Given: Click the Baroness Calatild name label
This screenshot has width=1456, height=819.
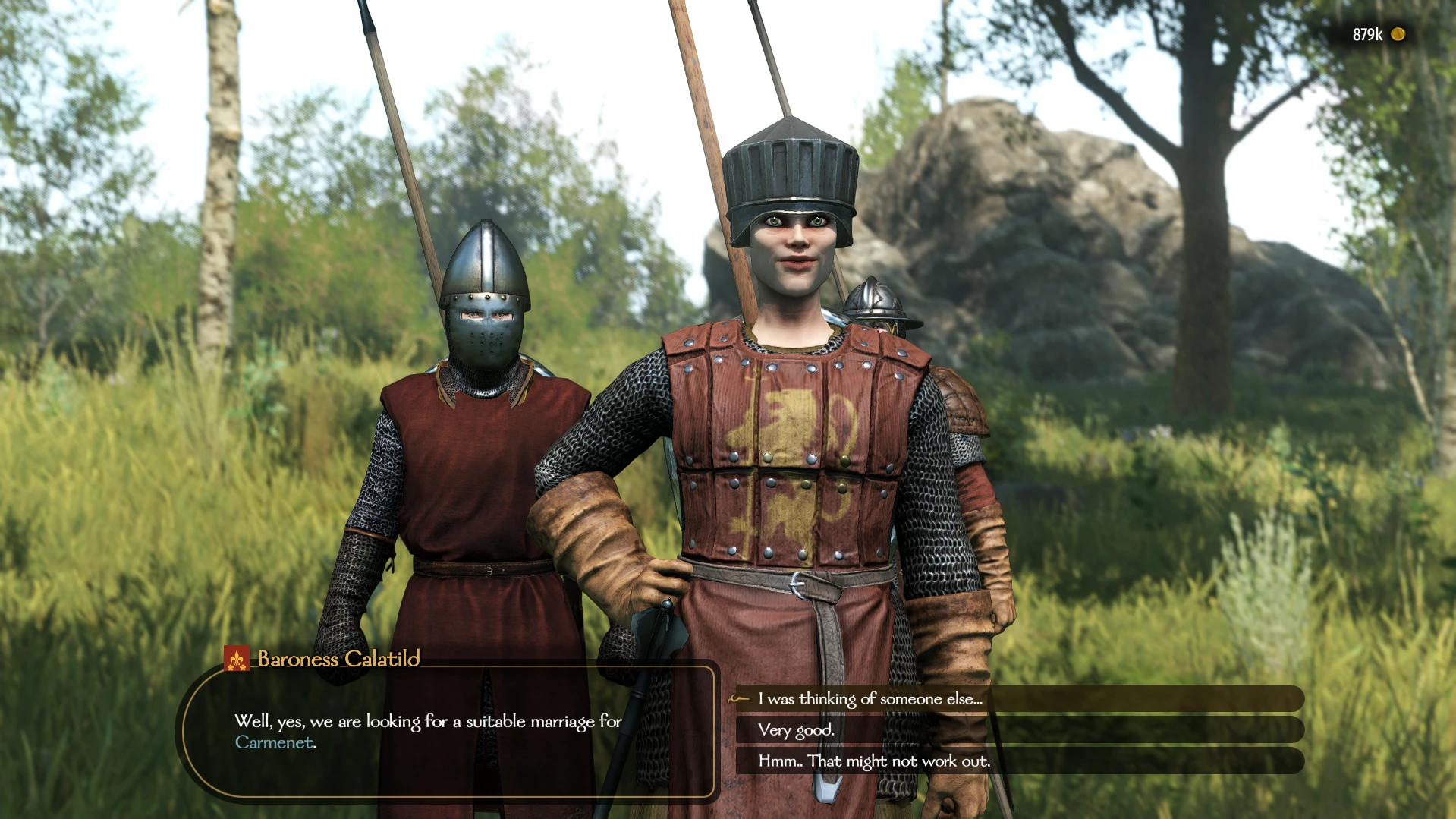Looking at the screenshot, I should (x=337, y=660).
